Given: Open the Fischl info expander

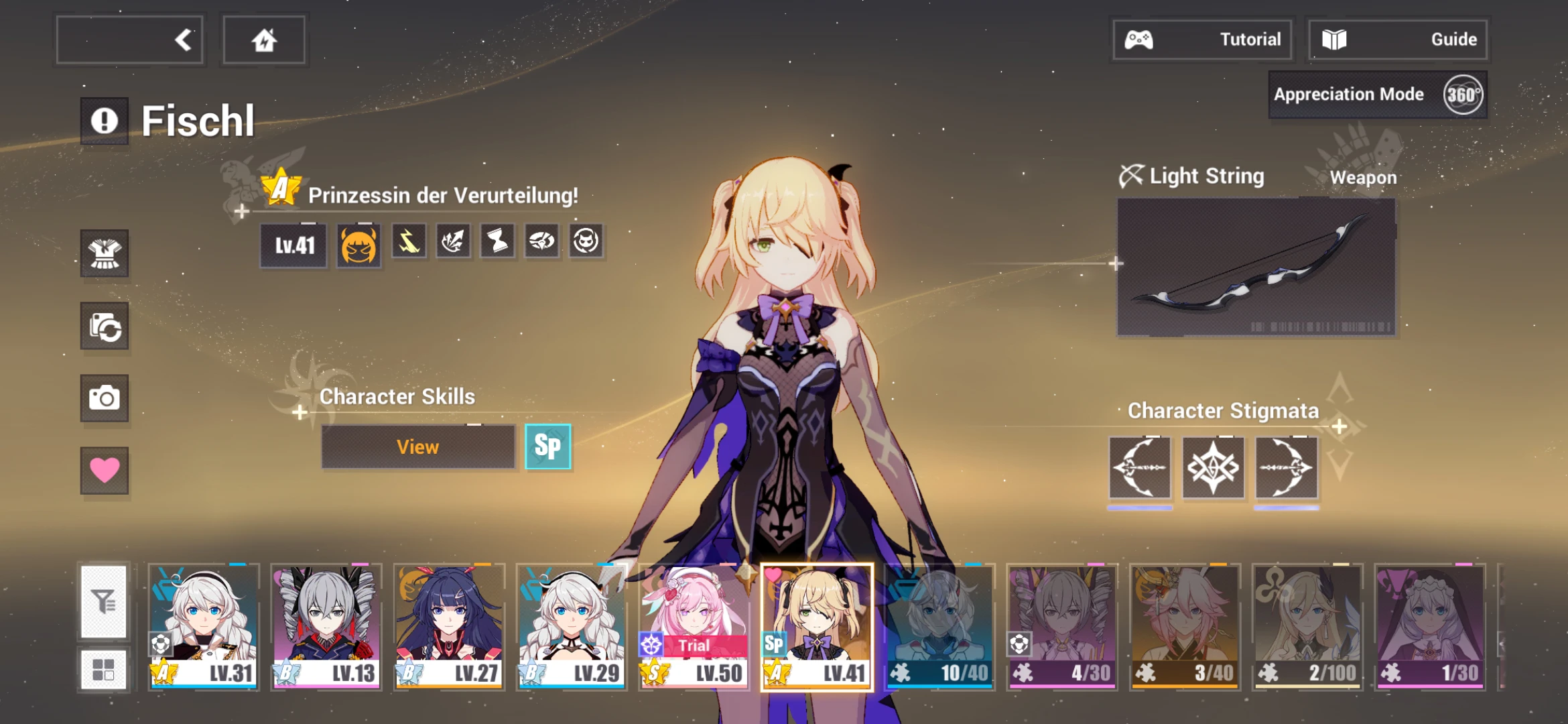Looking at the screenshot, I should (104, 119).
